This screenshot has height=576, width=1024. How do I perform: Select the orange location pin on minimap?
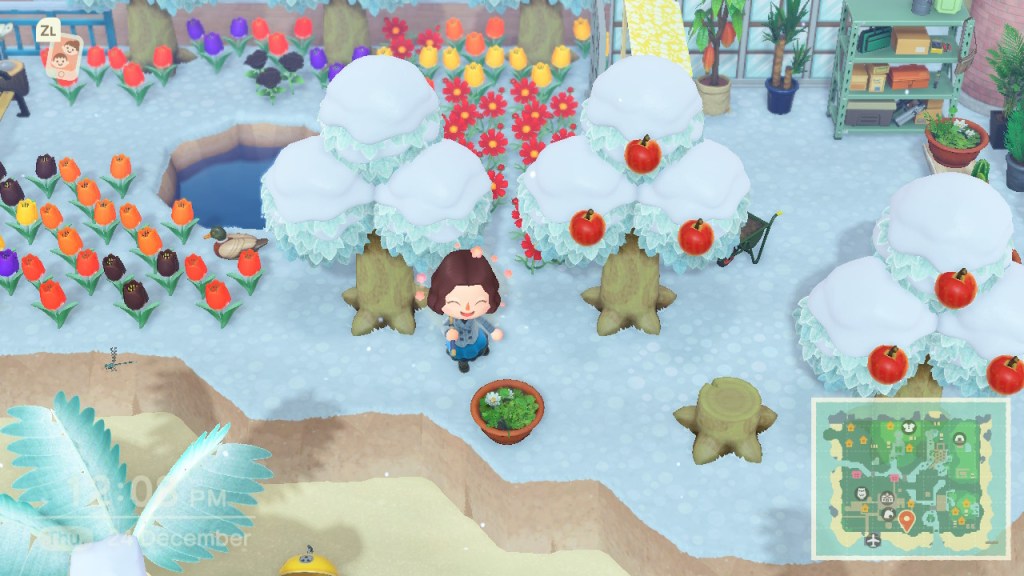tap(907, 519)
